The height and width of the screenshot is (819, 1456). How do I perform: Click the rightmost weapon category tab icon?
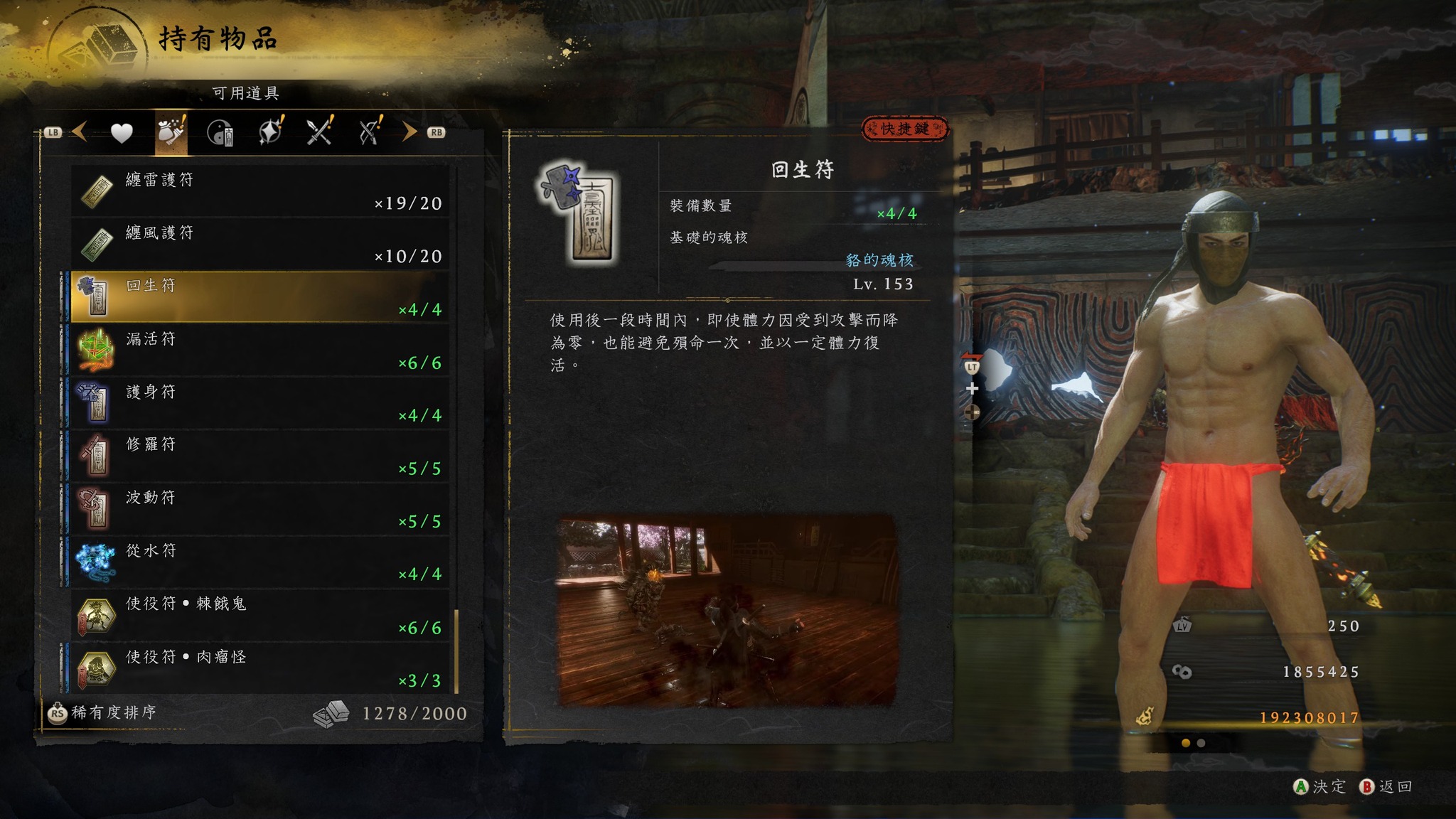coord(368,131)
